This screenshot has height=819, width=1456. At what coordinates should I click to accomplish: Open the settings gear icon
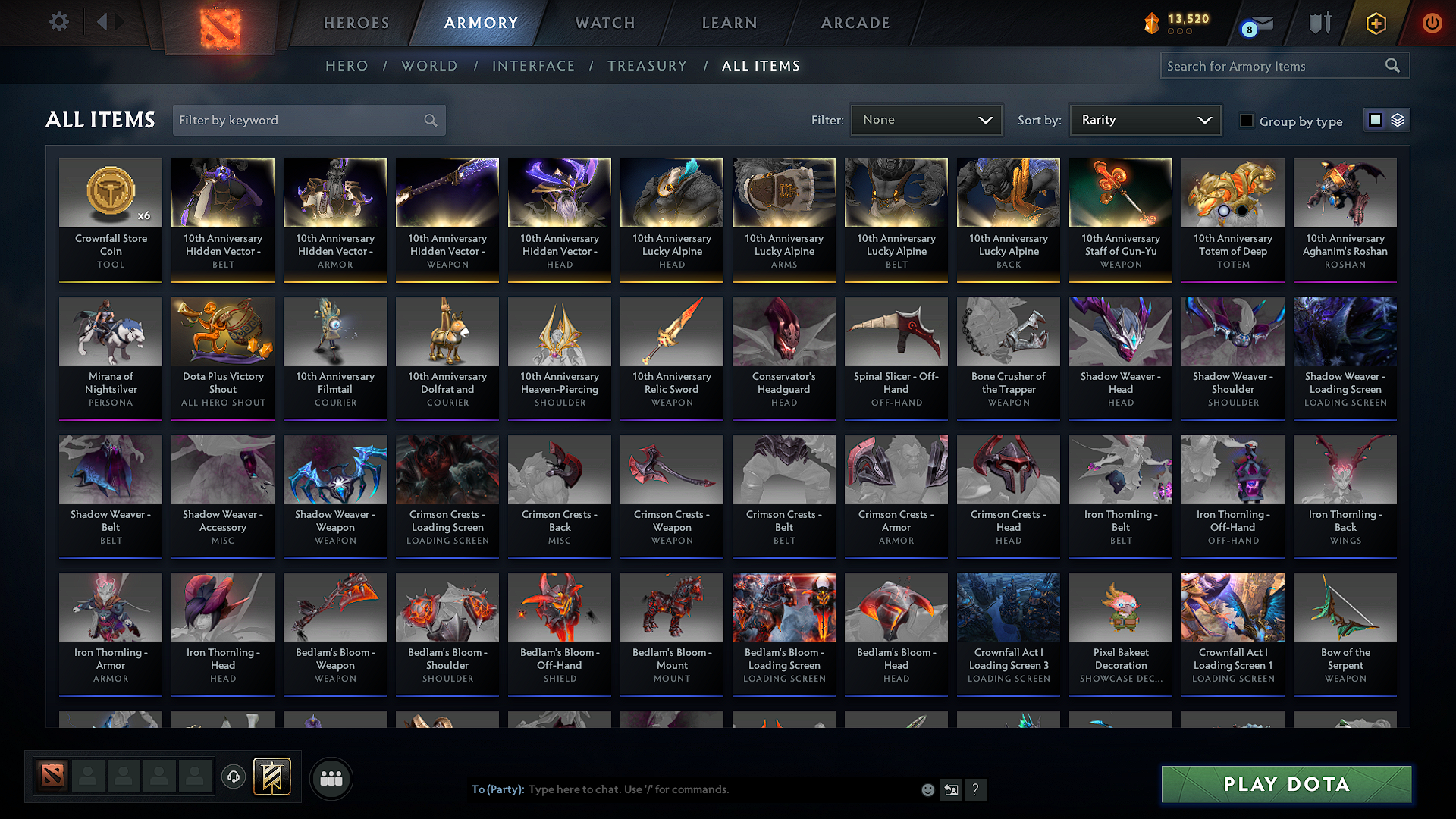pyautogui.click(x=58, y=22)
